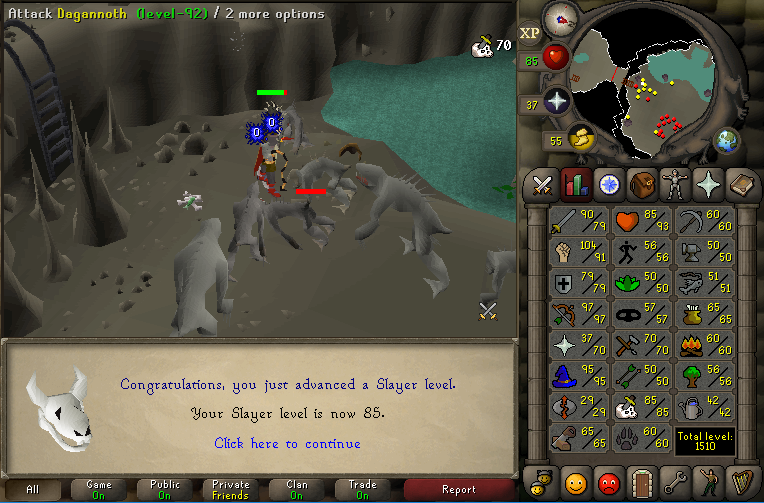This screenshot has width=764, height=503.
Task: Switch to the Inventory backpack tab
Action: (x=641, y=184)
